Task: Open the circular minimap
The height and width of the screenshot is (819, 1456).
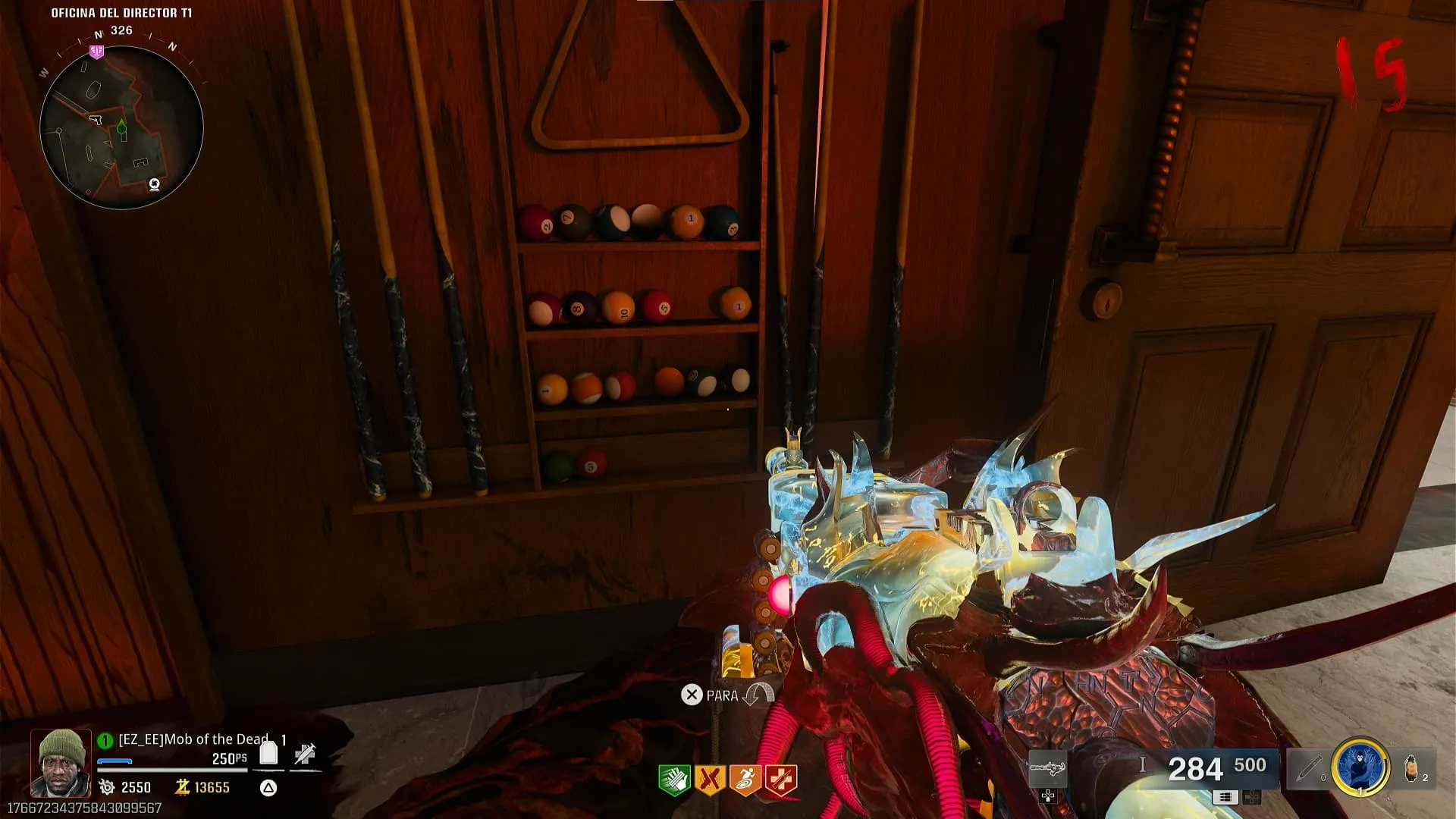Action: pos(121,127)
